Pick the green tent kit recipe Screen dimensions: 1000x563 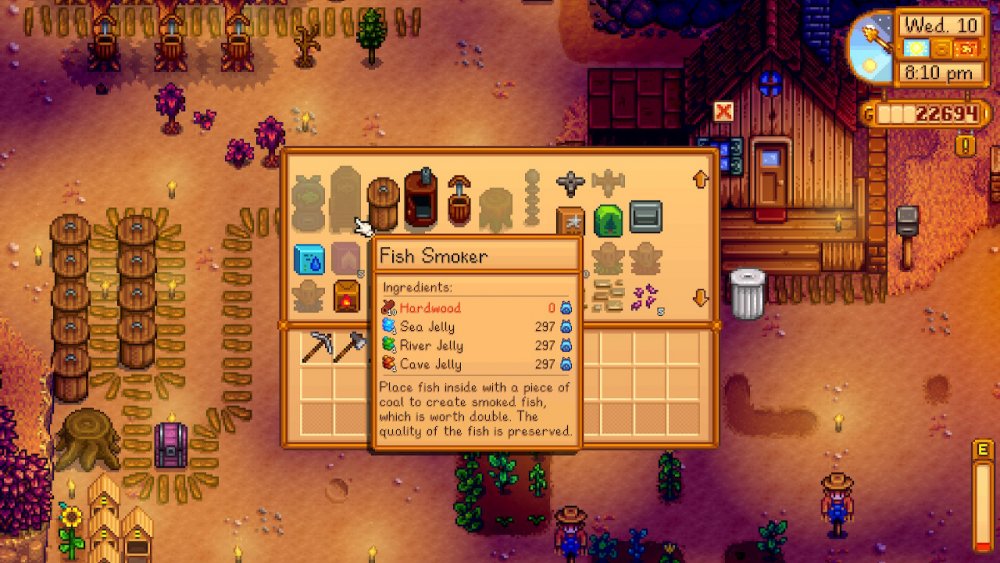pyautogui.click(x=608, y=221)
